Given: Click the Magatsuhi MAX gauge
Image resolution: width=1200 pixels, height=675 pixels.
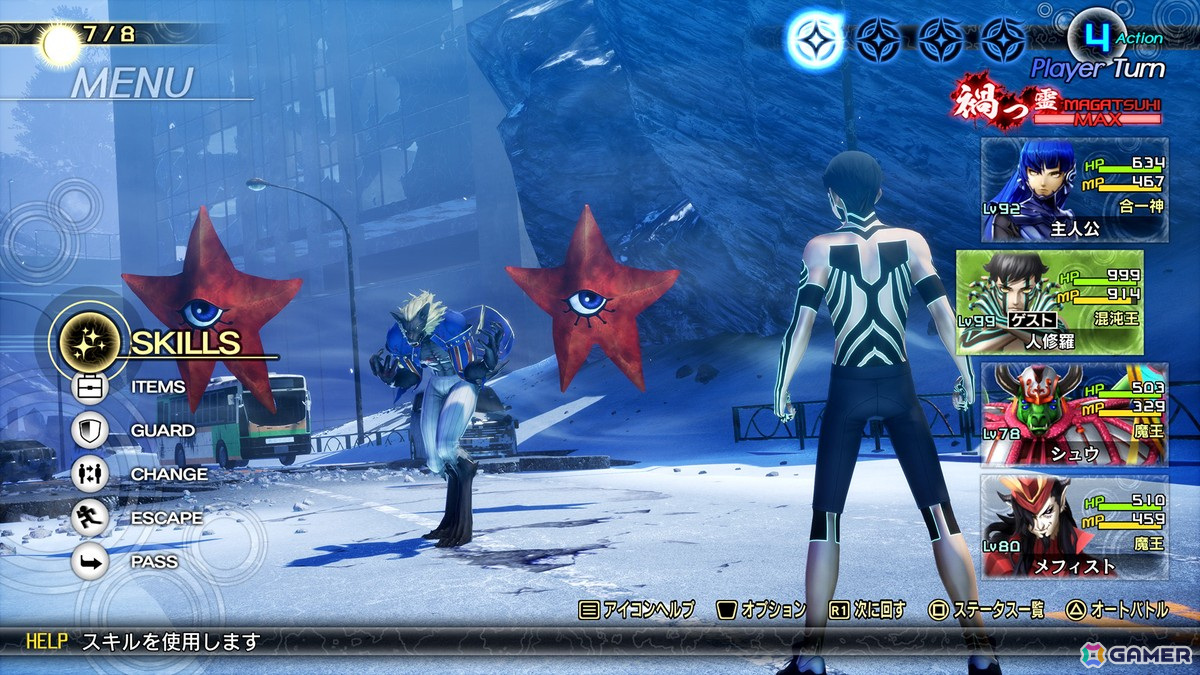Looking at the screenshot, I should (1098, 118).
